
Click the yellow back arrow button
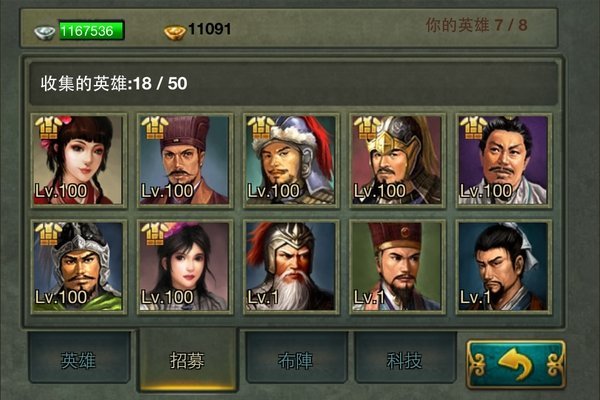tap(515, 364)
